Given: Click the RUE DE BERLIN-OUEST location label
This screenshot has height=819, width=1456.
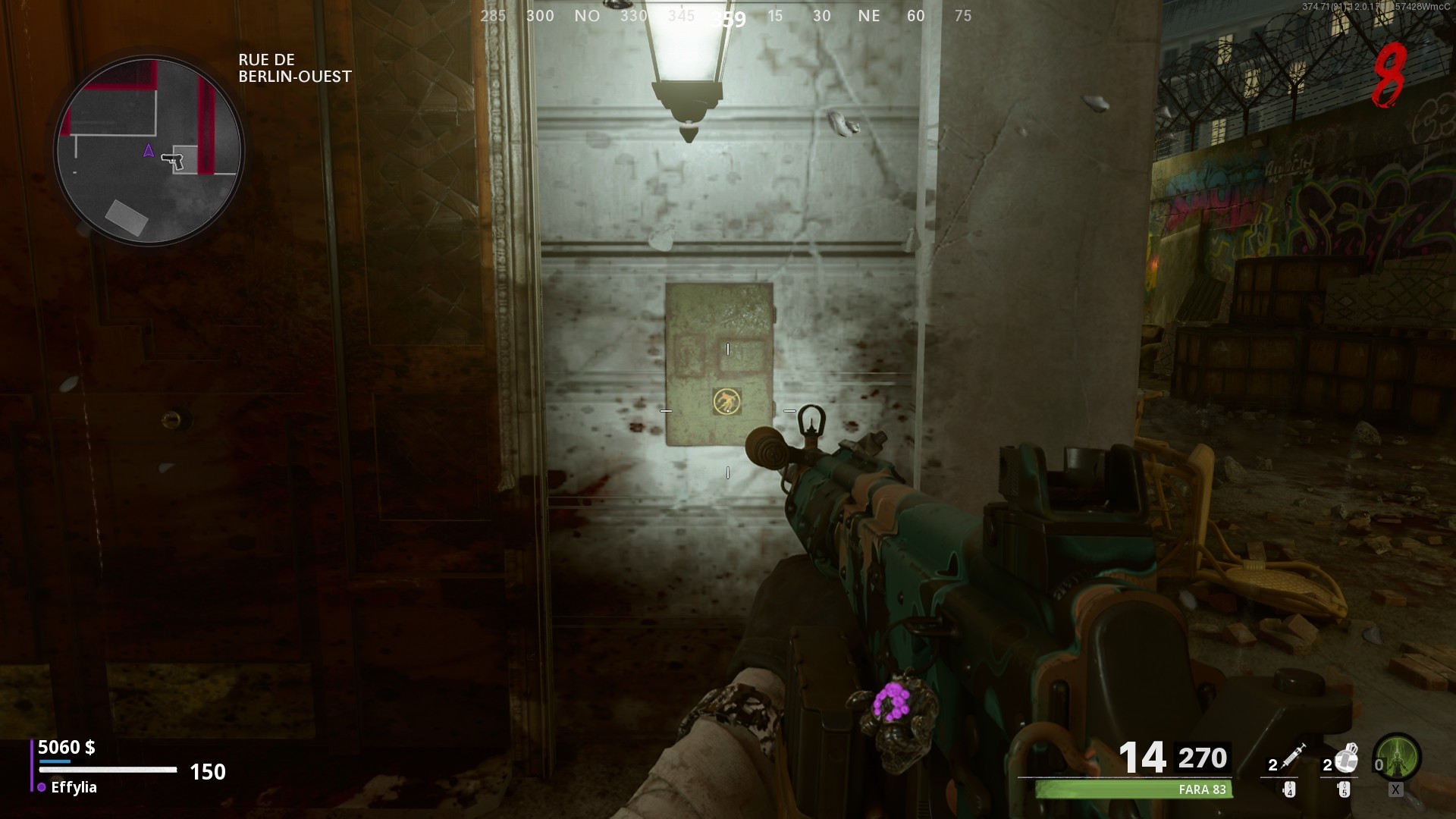Looking at the screenshot, I should click(294, 67).
